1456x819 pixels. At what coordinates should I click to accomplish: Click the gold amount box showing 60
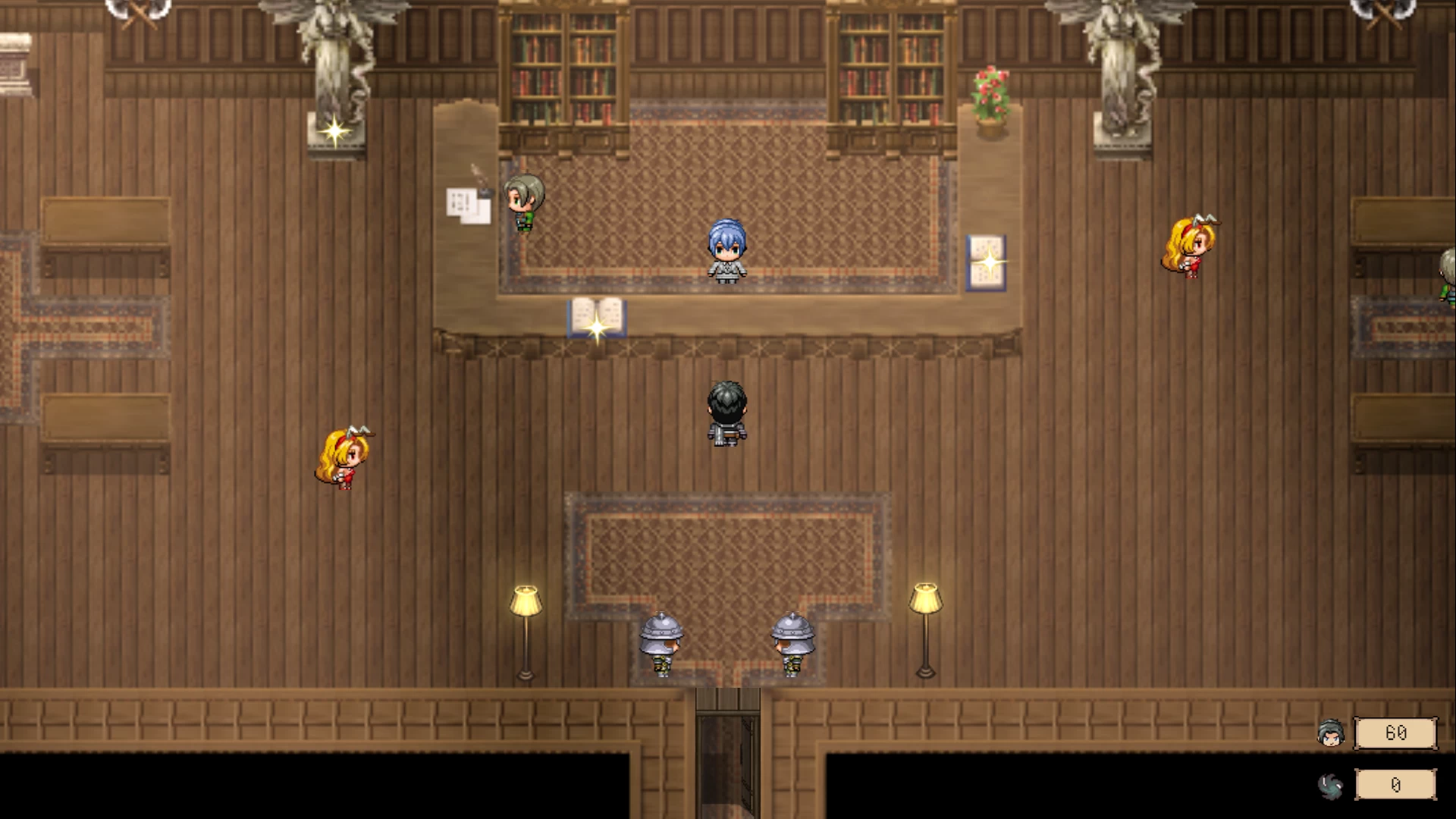tap(1395, 733)
